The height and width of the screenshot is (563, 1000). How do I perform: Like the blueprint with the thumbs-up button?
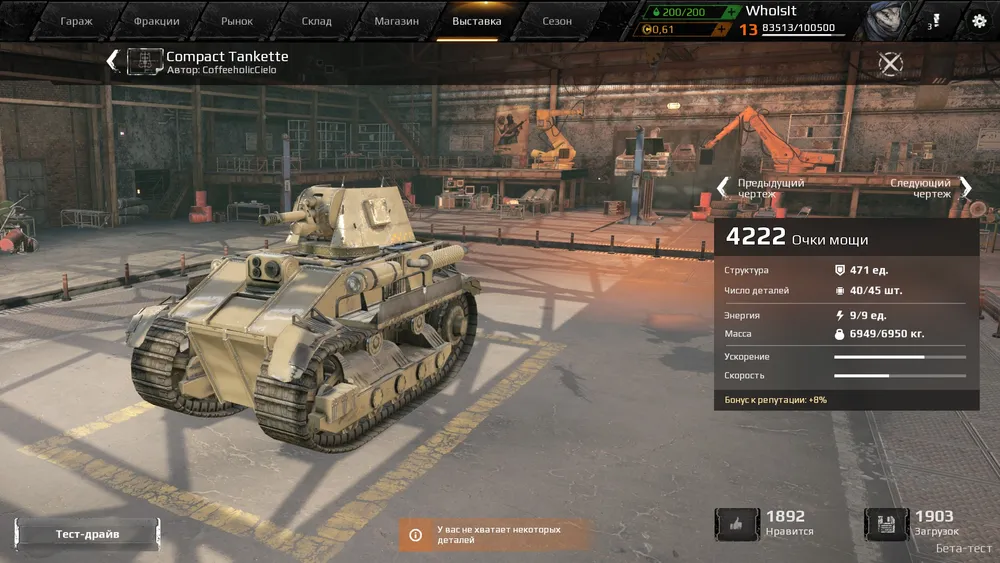[737, 524]
